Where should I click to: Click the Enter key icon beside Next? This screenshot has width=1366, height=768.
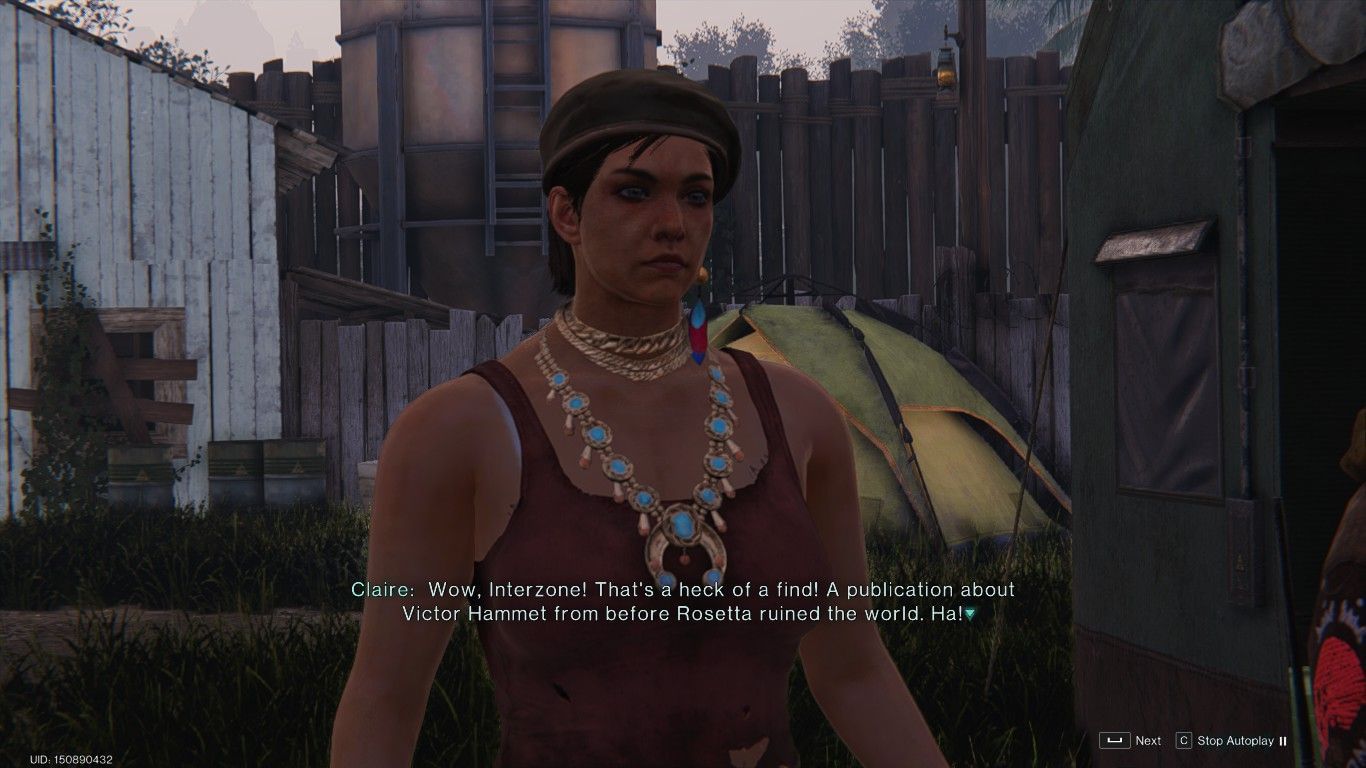[x=1114, y=740]
